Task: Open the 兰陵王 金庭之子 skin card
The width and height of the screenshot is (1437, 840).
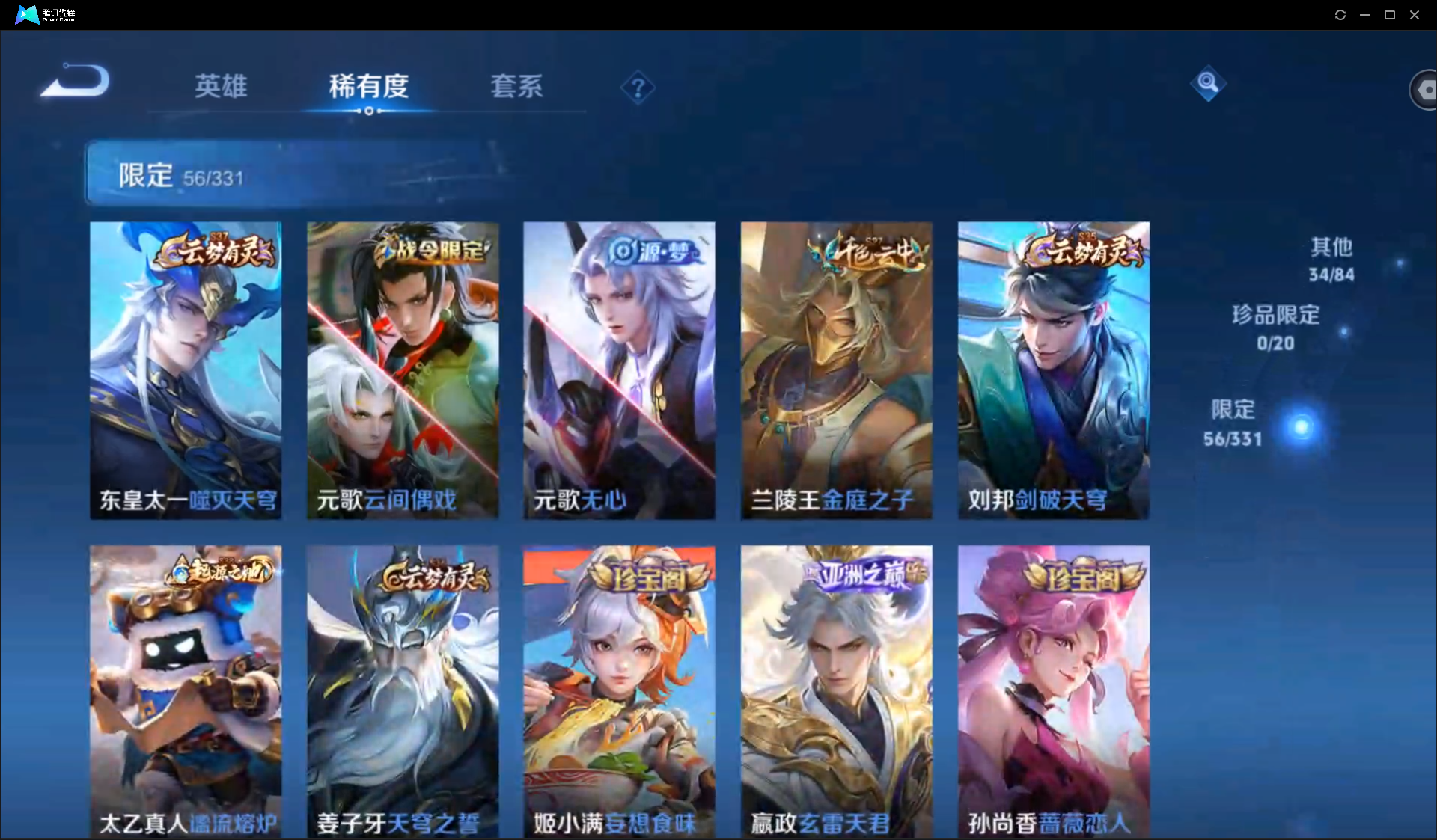Action: pos(836,370)
